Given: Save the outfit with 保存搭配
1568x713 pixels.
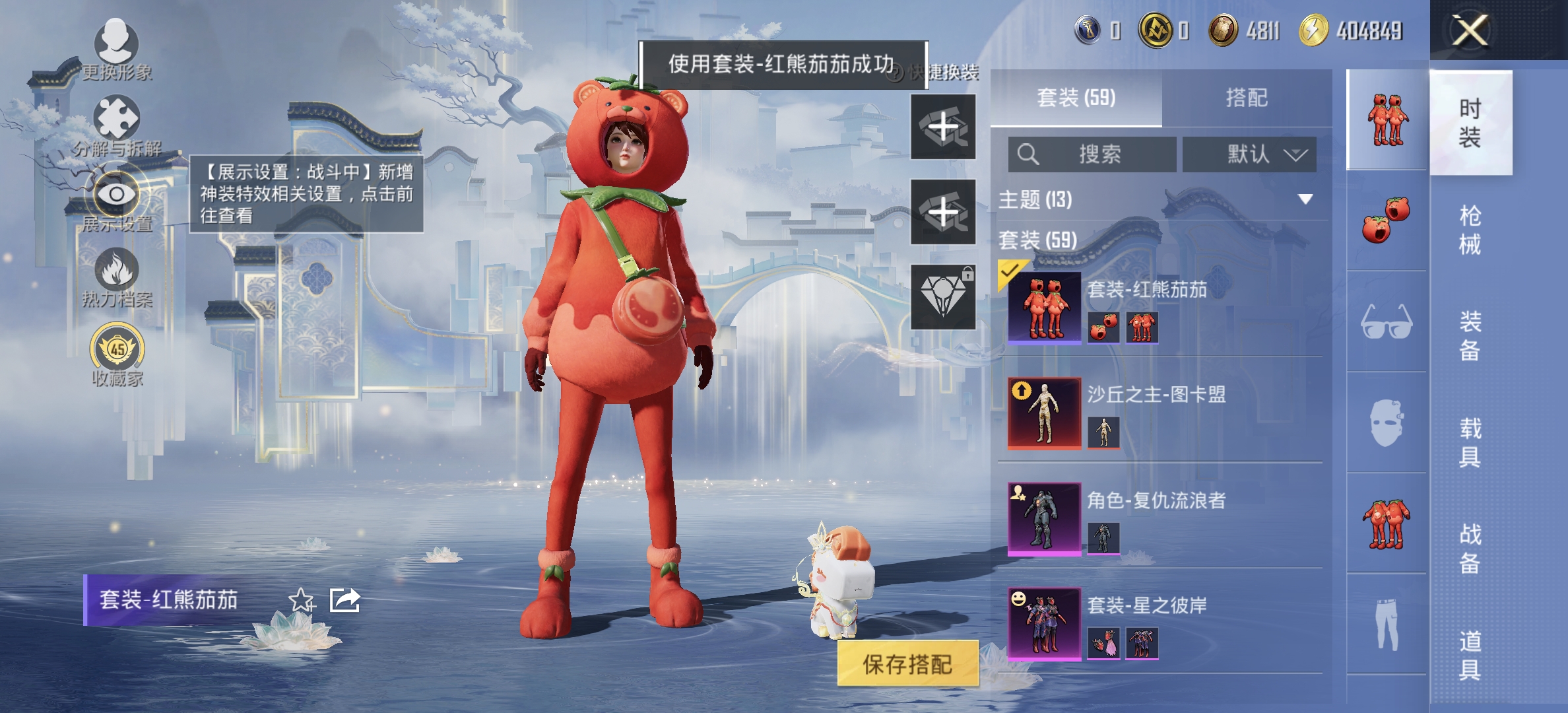Looking at the screenshot, I should click(x=907, y=664).
